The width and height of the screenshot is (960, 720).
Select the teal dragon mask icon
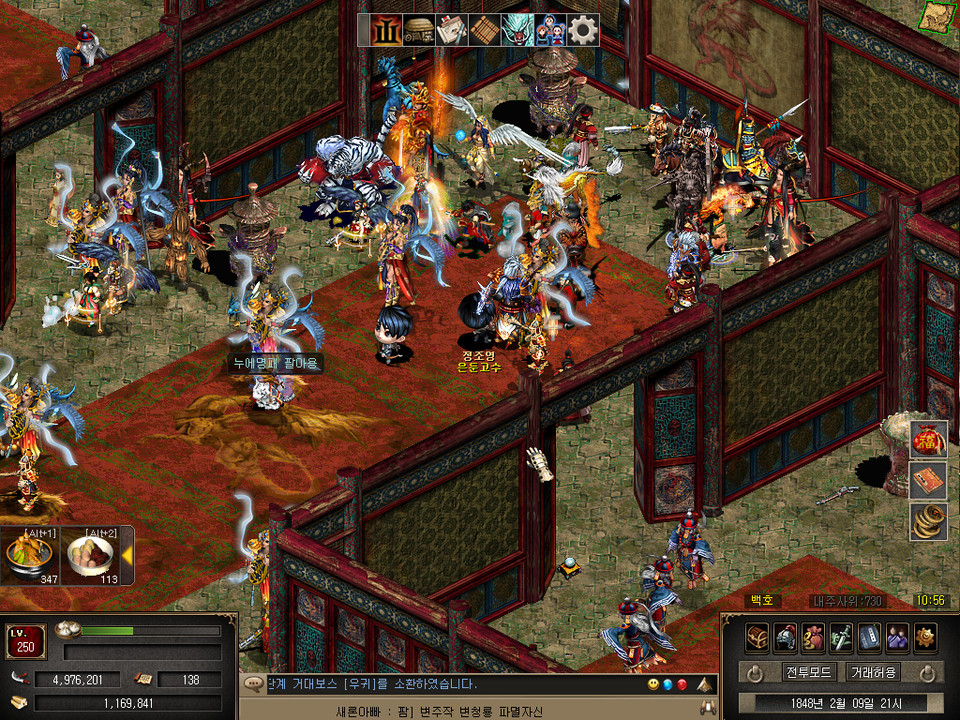pos(517,30)
